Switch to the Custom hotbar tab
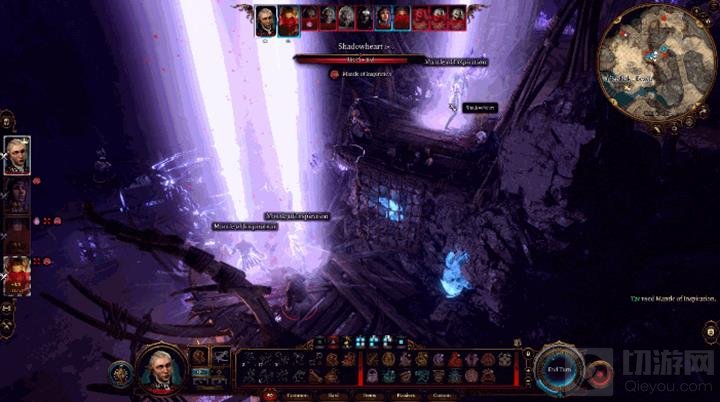The image size is (720, 402). tap(441, 394)
